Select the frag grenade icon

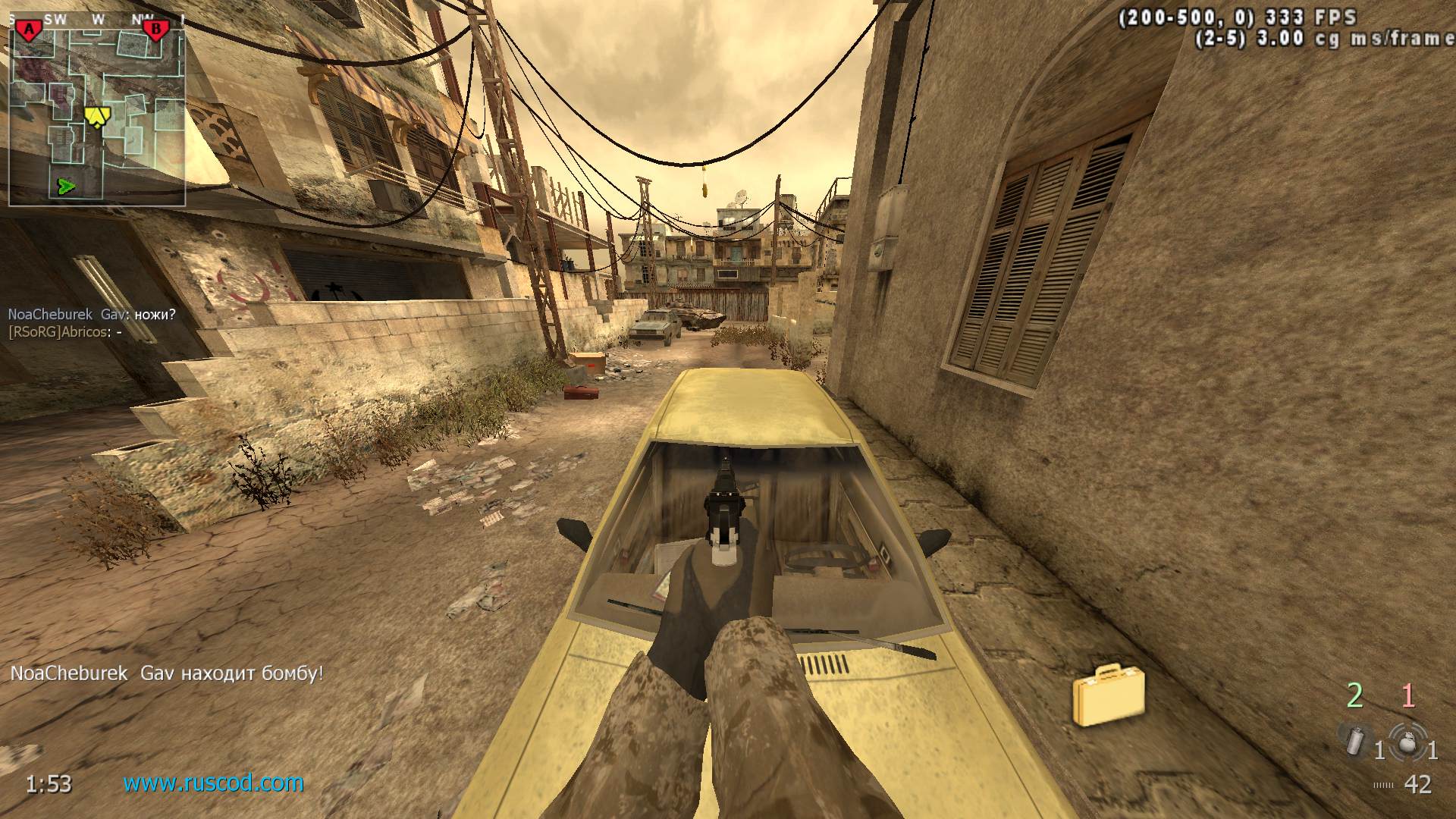click(1407, 742)
